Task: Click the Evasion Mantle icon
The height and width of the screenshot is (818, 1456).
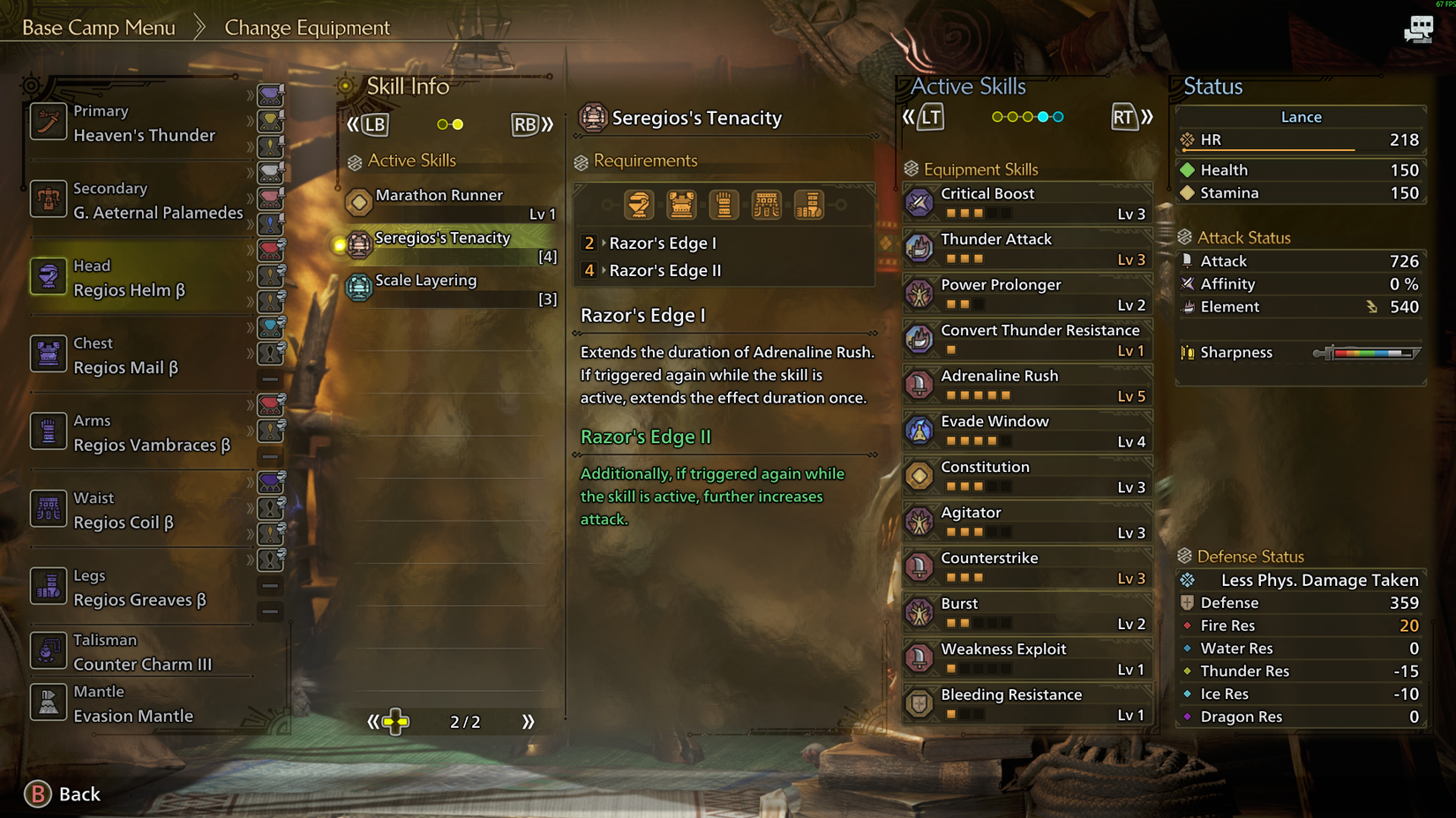Action: [x=49, y=703]
